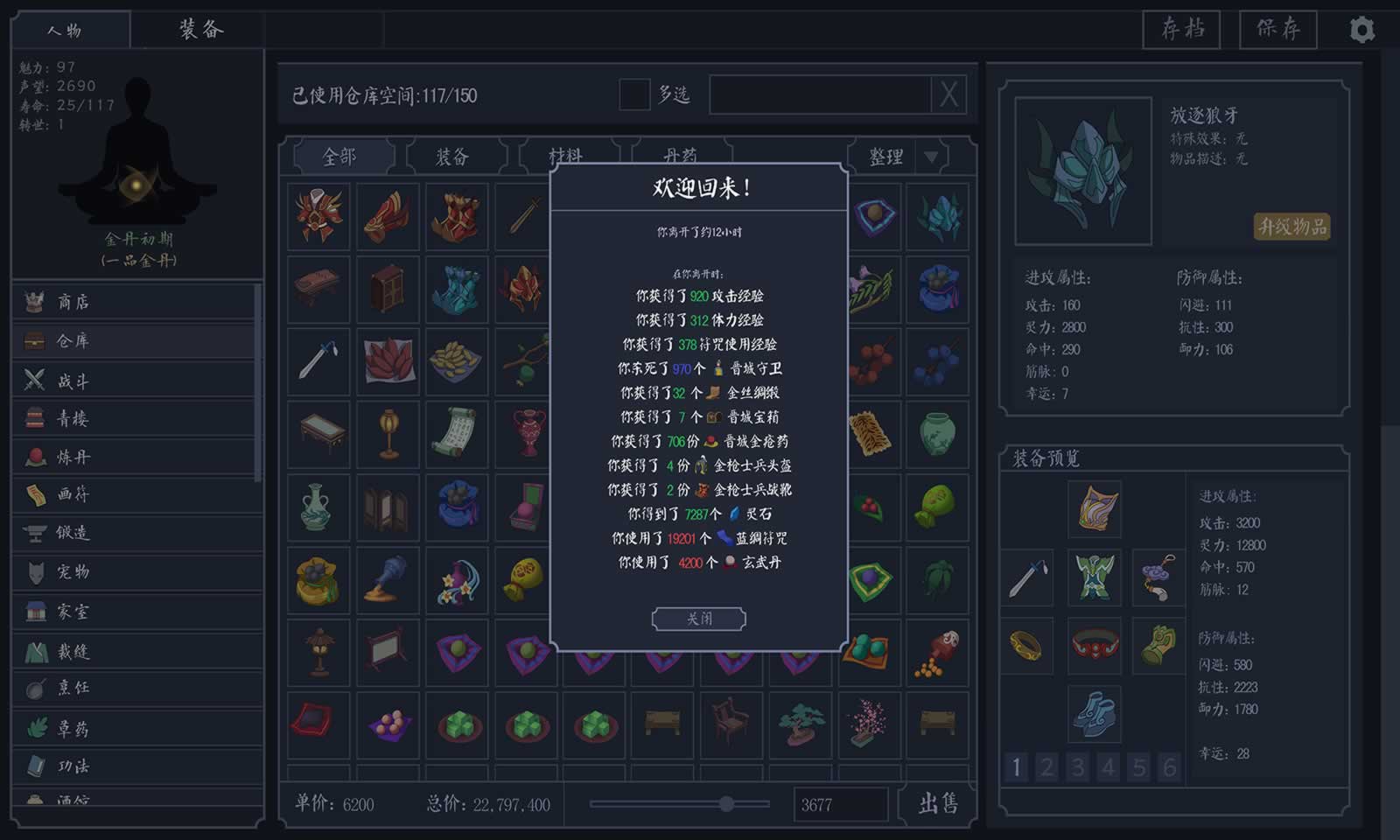Screen dimensions: 1400x840
Task: Switch to equipment preset 2
Action: point(1046,767)
